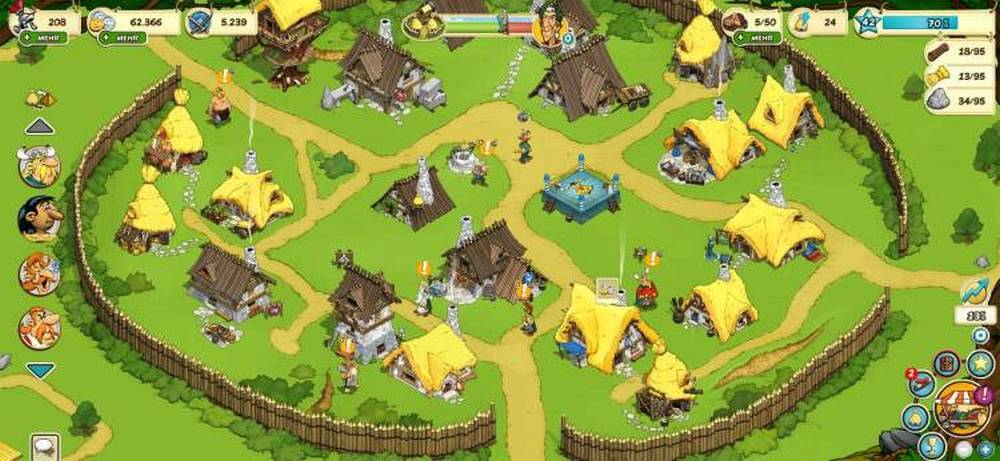
Task: Click the gold coin with blue arrow icon
Action: (x=973, y=292)
